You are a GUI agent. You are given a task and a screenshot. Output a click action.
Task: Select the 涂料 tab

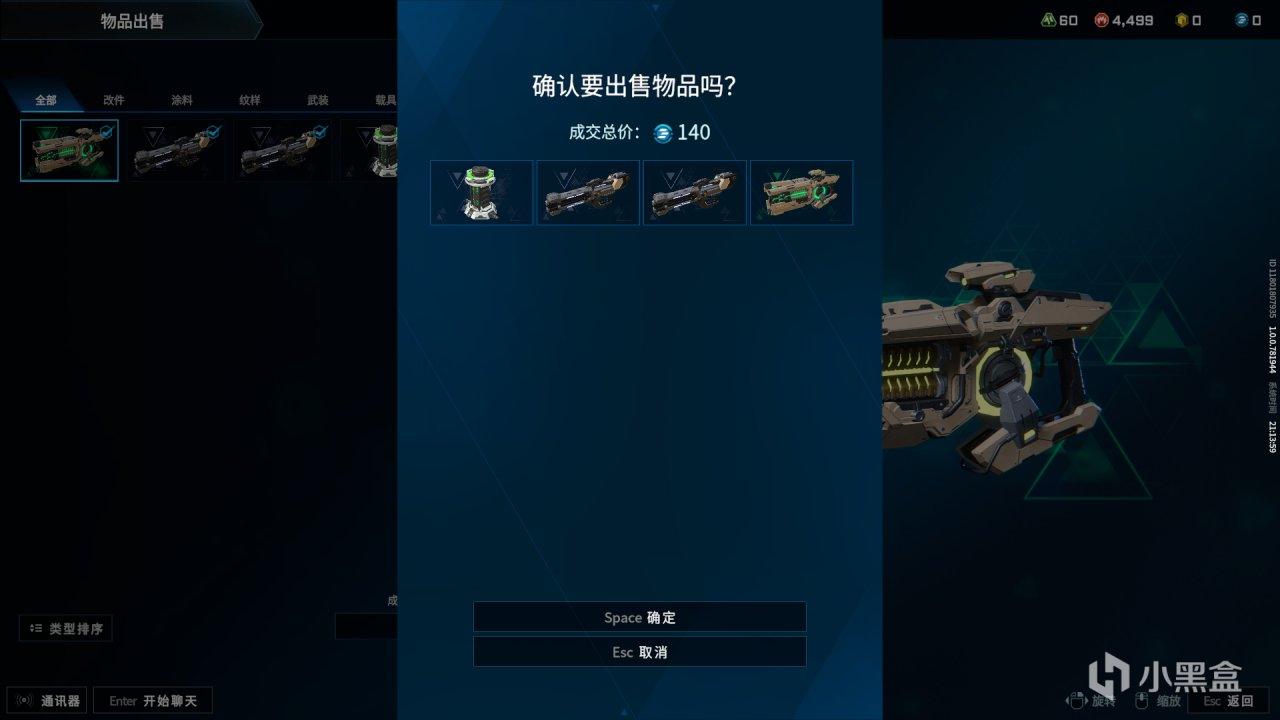pos(182,100)
